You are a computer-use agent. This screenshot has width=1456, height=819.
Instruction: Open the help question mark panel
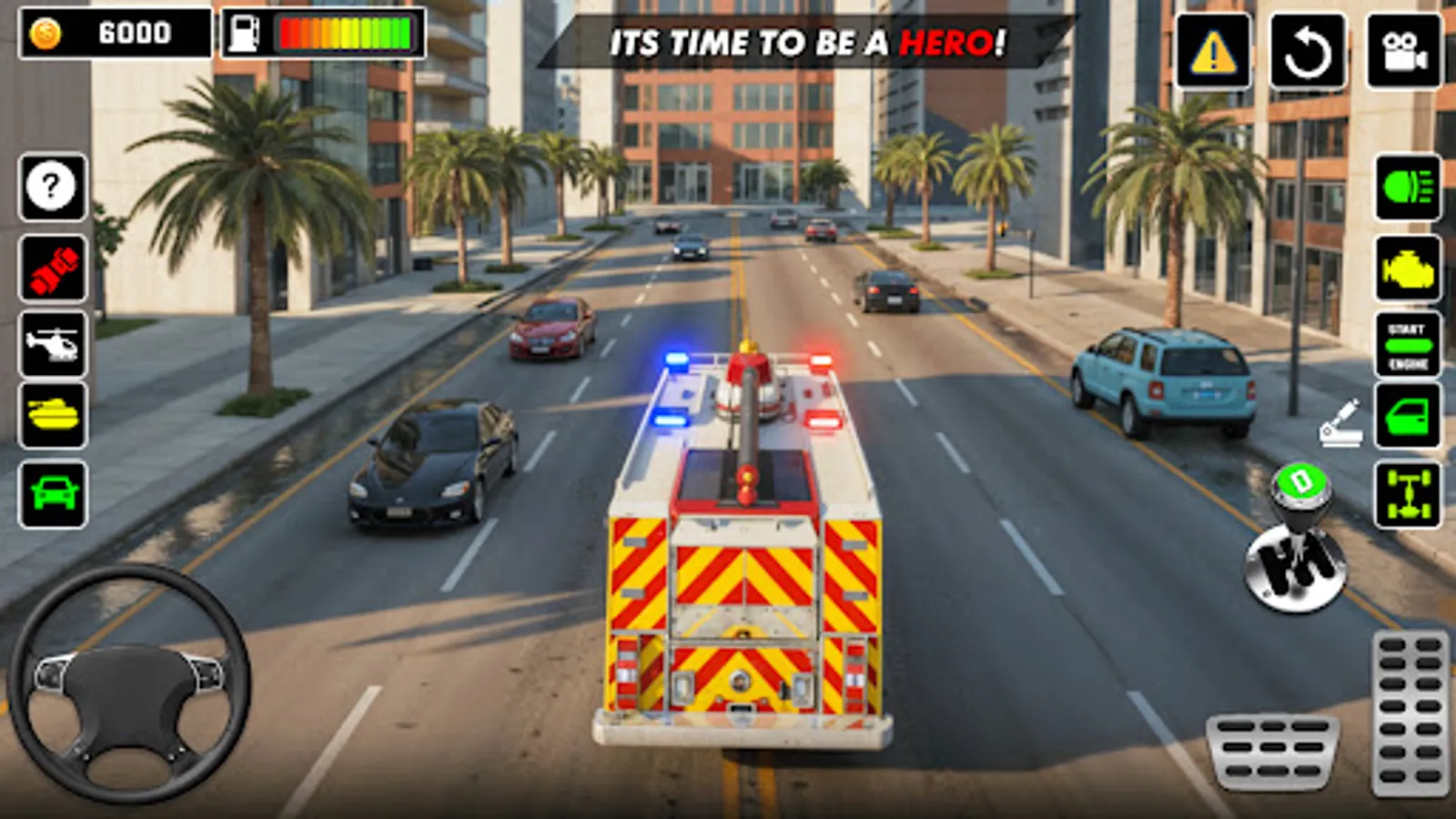51,187
